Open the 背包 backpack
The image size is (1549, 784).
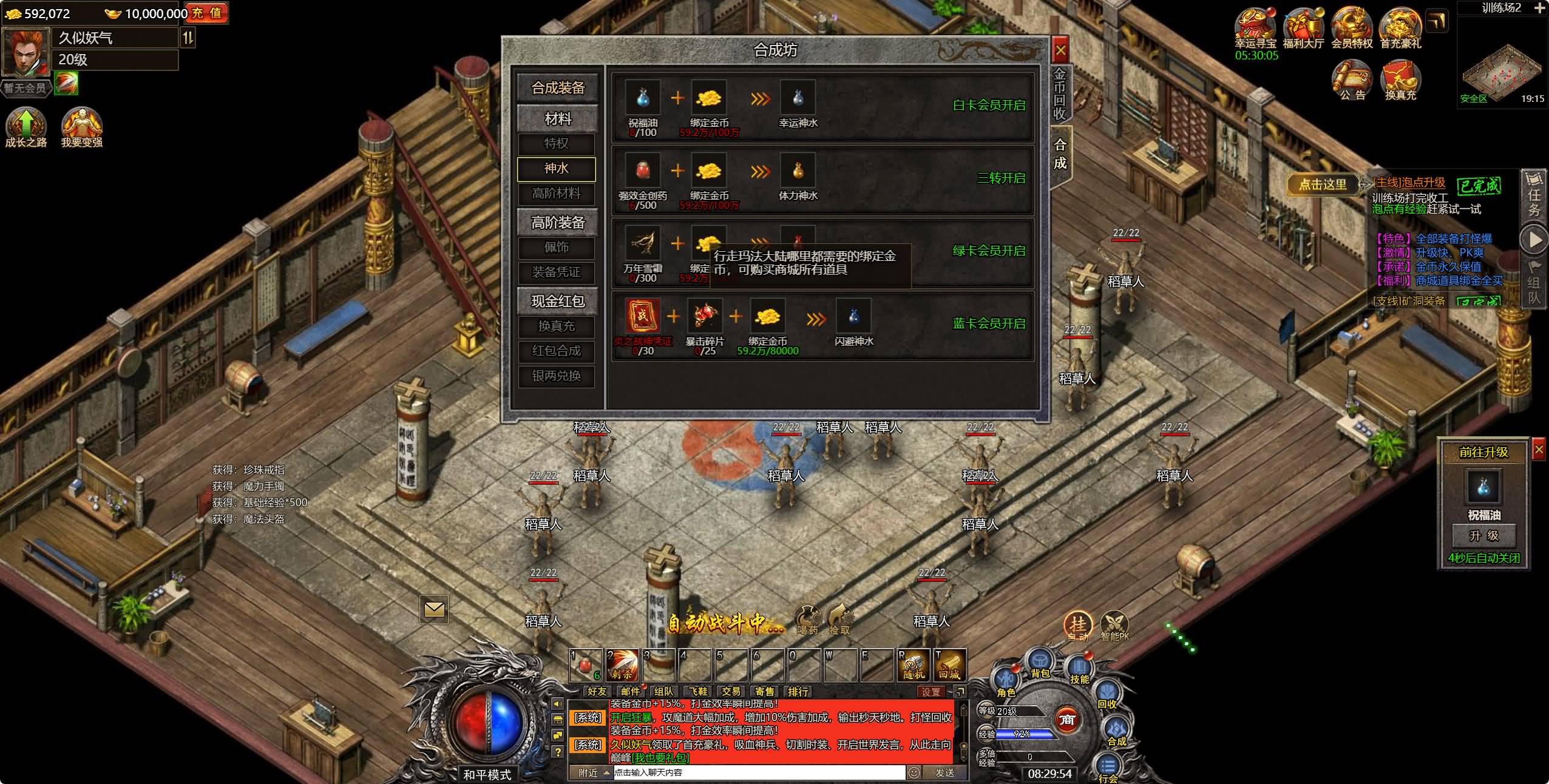click(x=1040, y=663)
